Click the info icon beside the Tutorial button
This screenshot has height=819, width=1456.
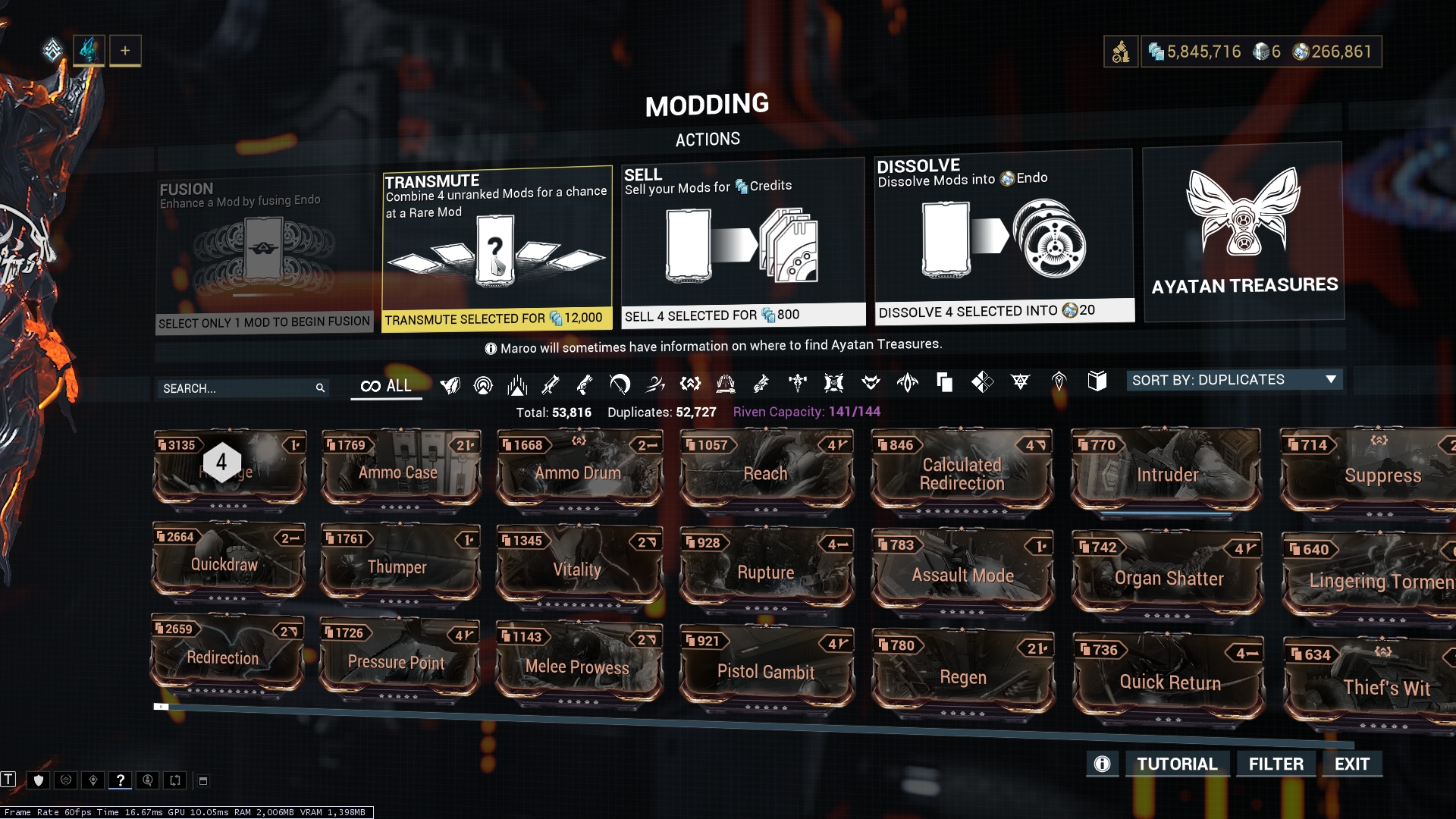click(x=1102, y=764)
